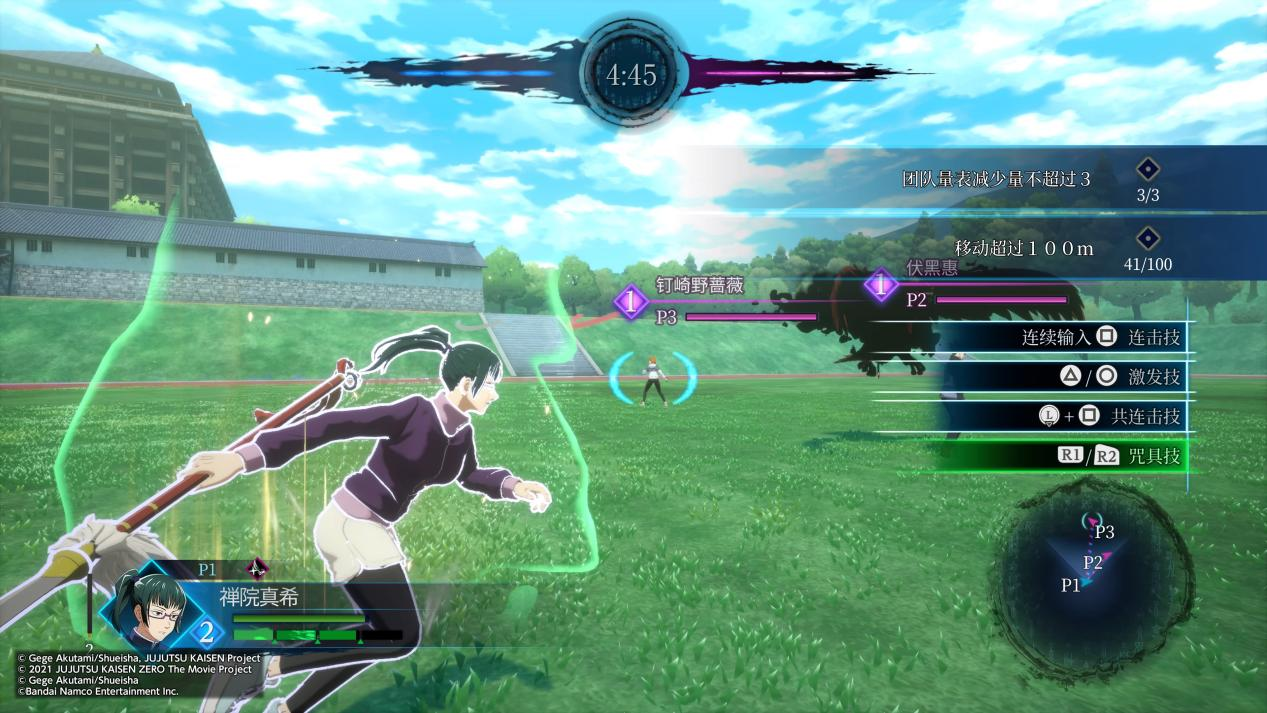Open the 移动超过100m objective
Viewport: 1267px width, 713px height.
coord(1023,248)
